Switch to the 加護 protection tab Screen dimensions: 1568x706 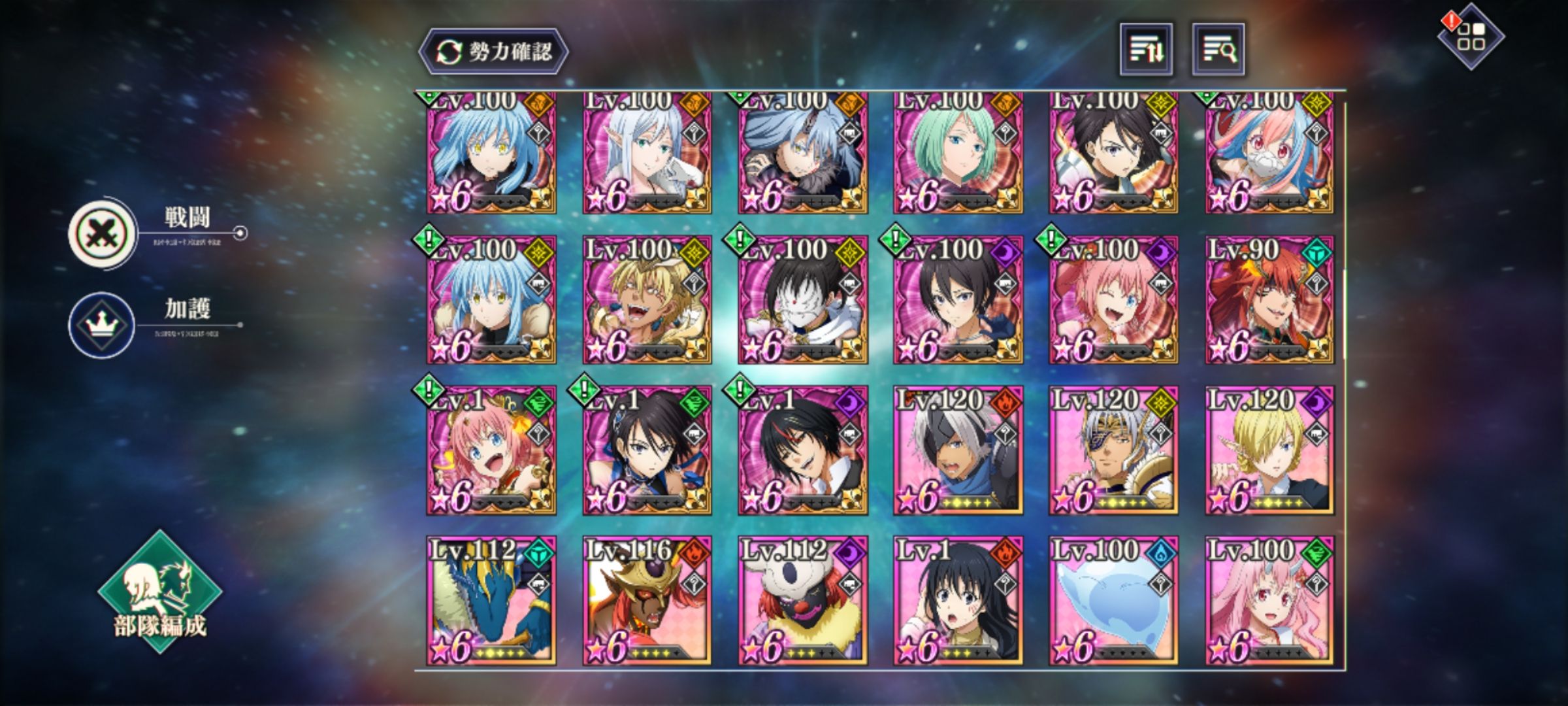102,325
